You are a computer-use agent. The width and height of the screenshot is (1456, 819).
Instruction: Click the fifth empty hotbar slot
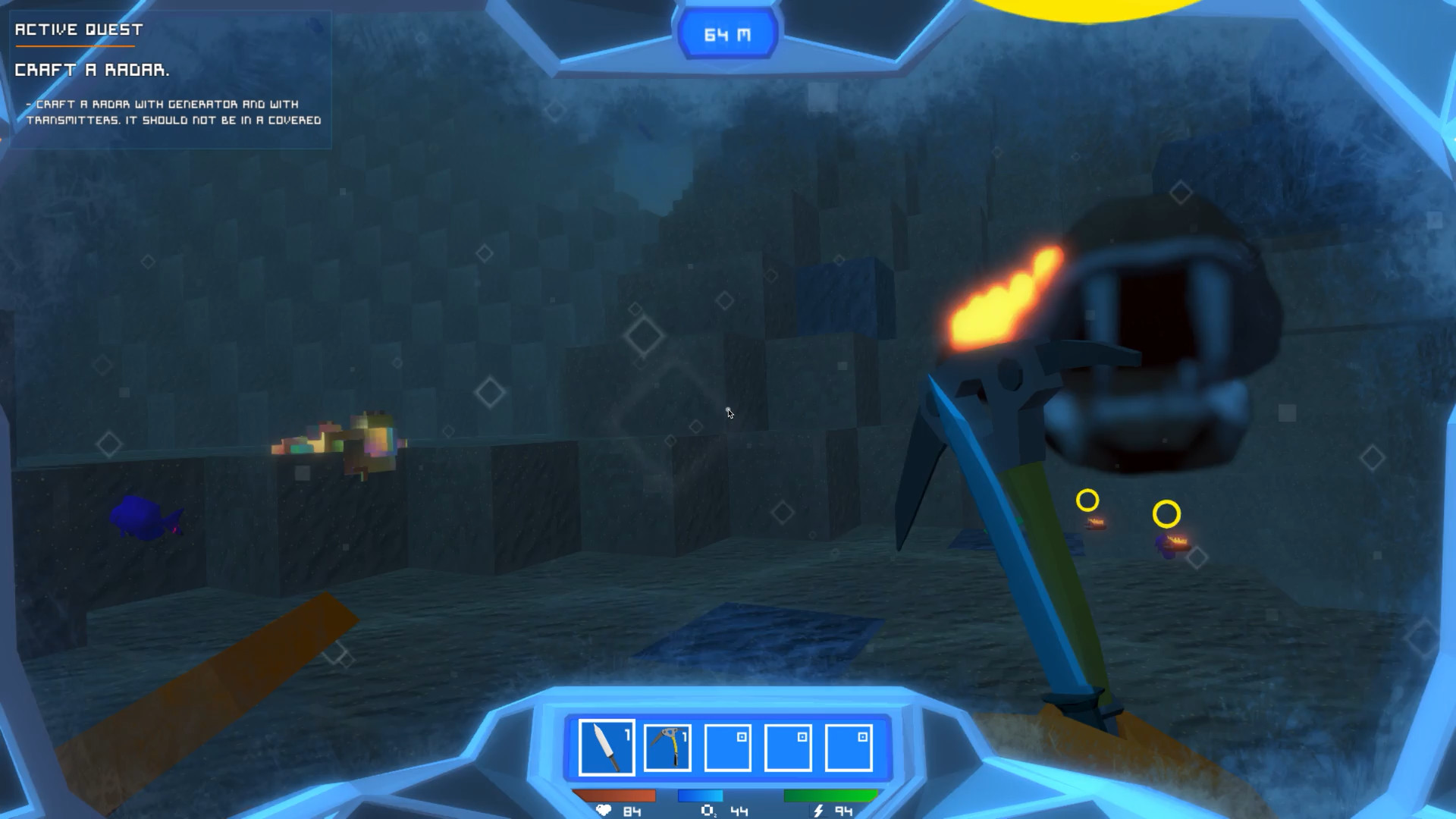(x=847, y=747)
